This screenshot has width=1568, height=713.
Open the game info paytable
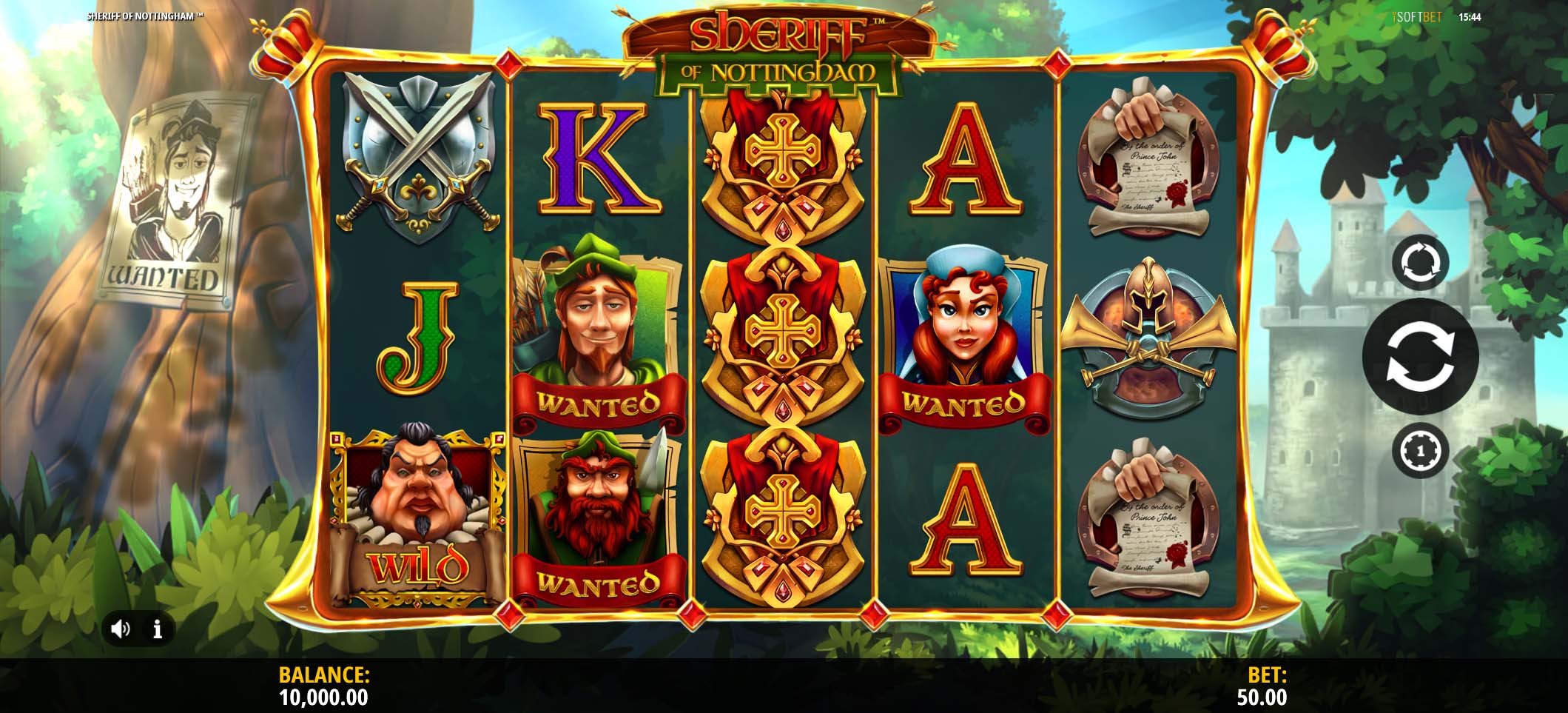[x=157, y=629]
